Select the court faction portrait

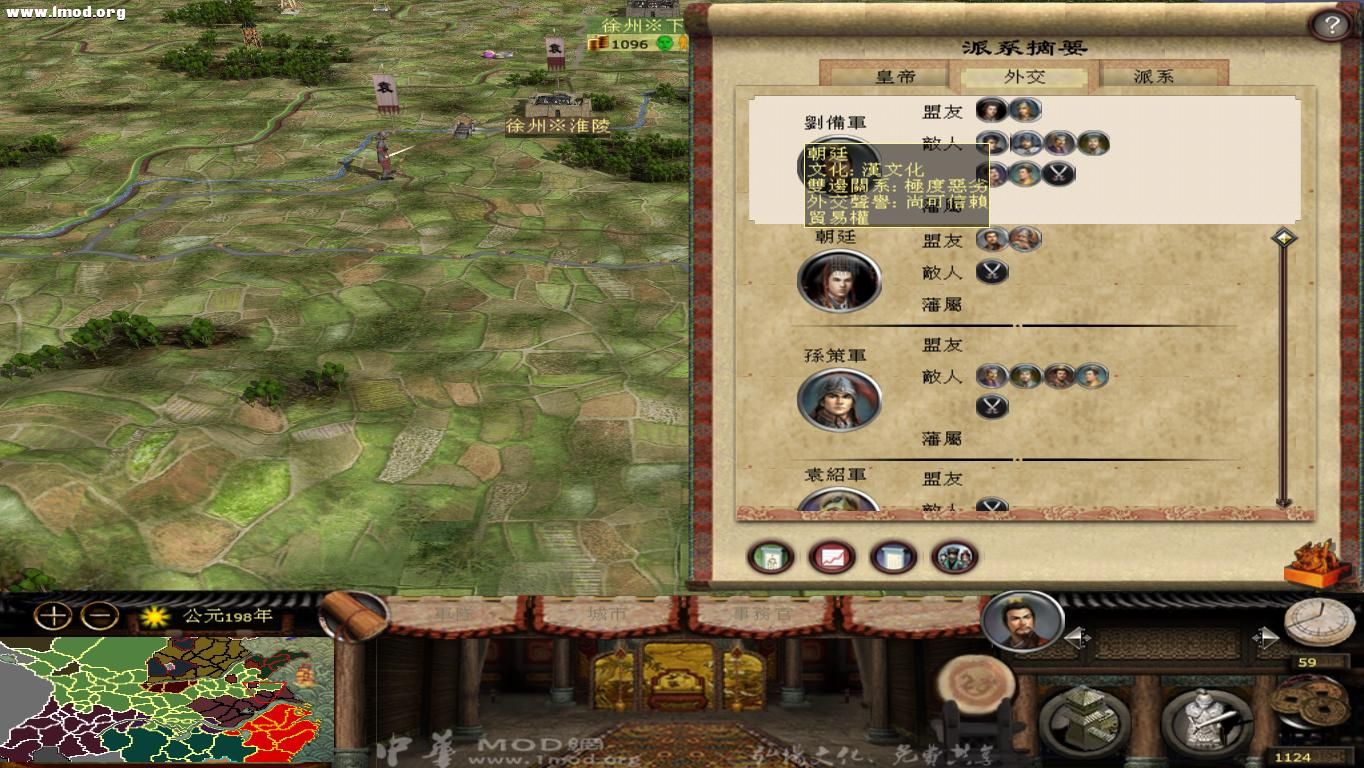pyautogui.click(x=840, y=281)
